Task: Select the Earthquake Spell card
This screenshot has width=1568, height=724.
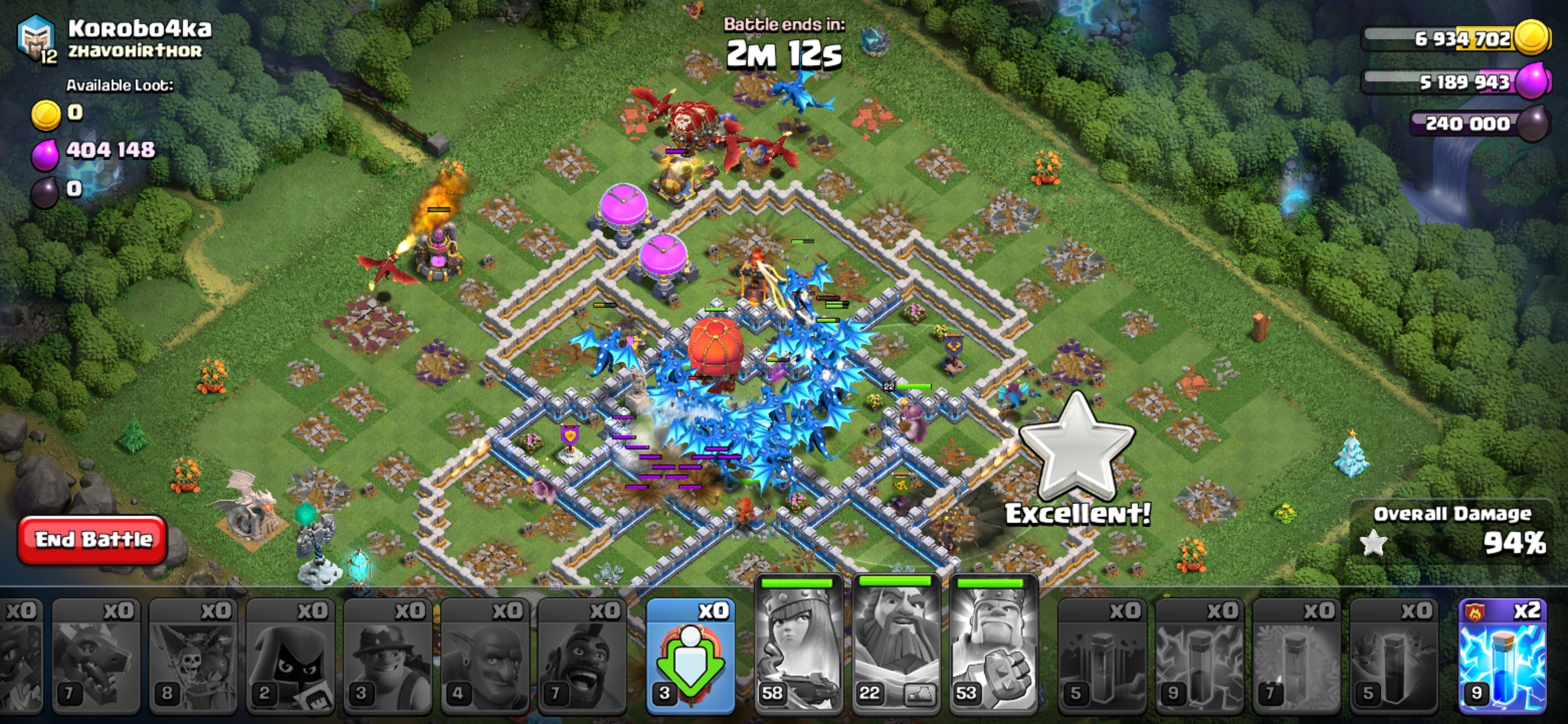Action: [x=1102, y=656]
